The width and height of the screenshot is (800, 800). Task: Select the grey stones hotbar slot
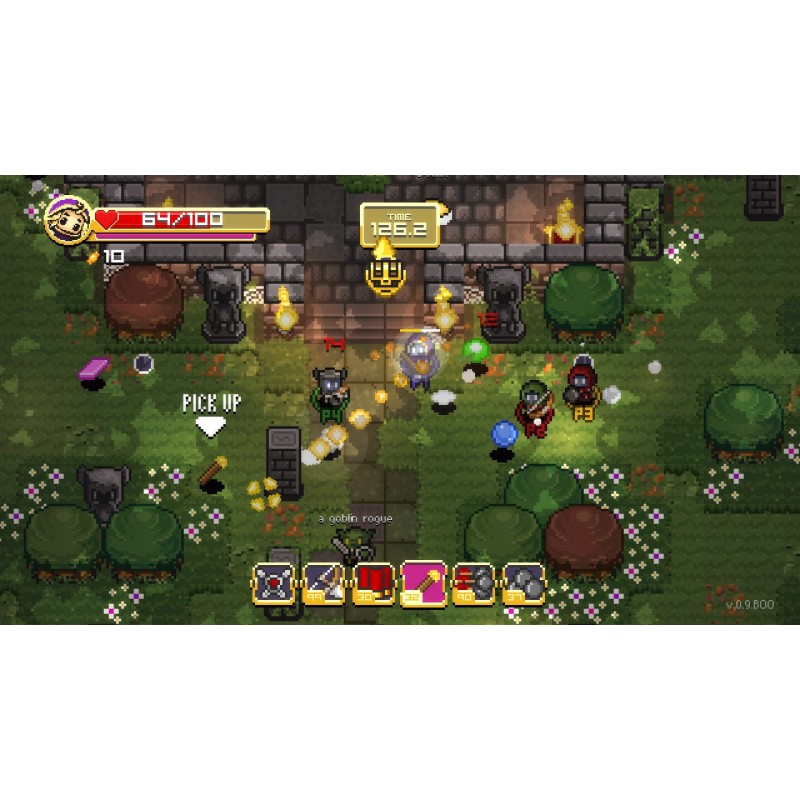point(524,583)
